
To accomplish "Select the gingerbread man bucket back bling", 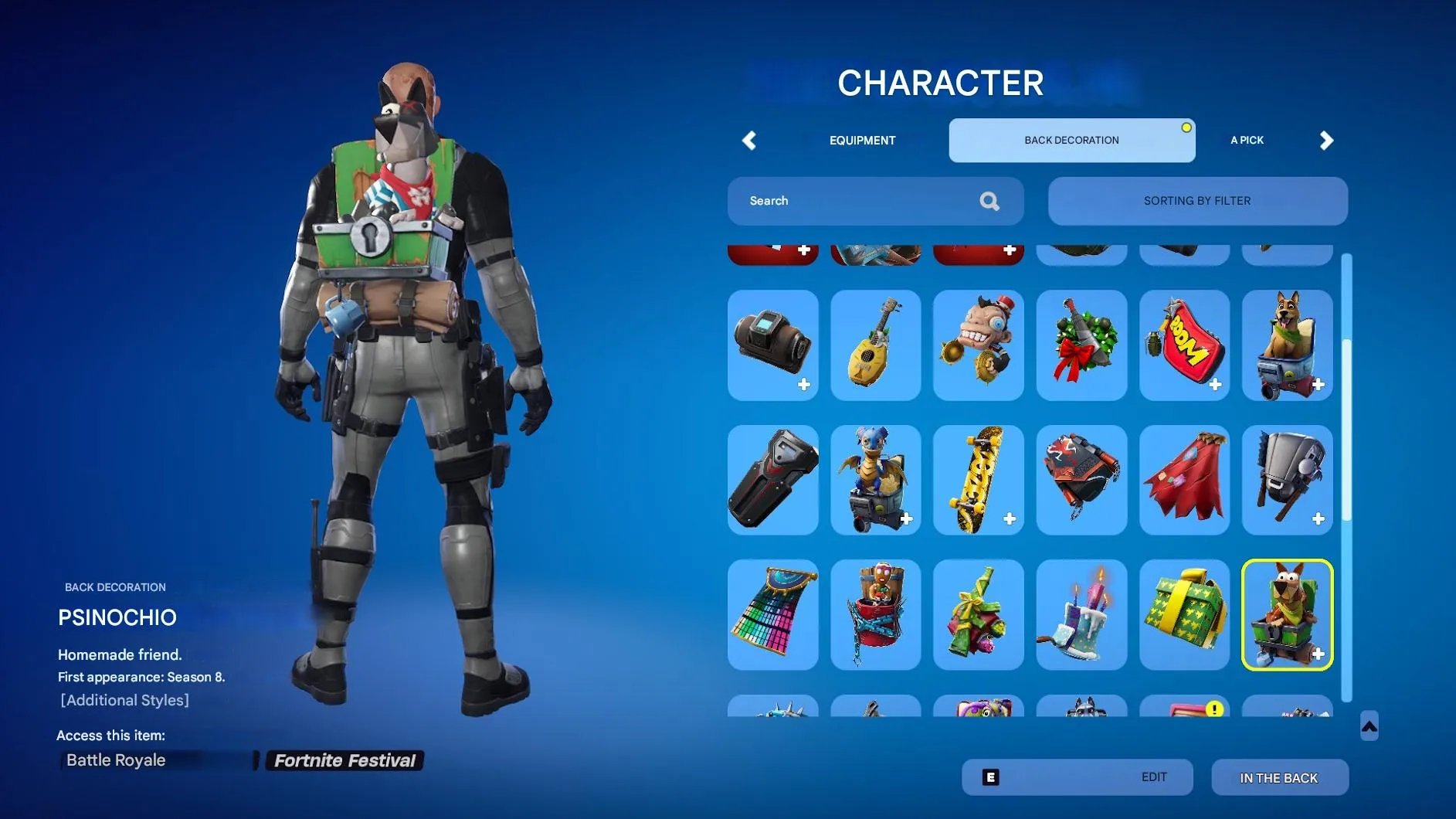I will click(876, 615).
